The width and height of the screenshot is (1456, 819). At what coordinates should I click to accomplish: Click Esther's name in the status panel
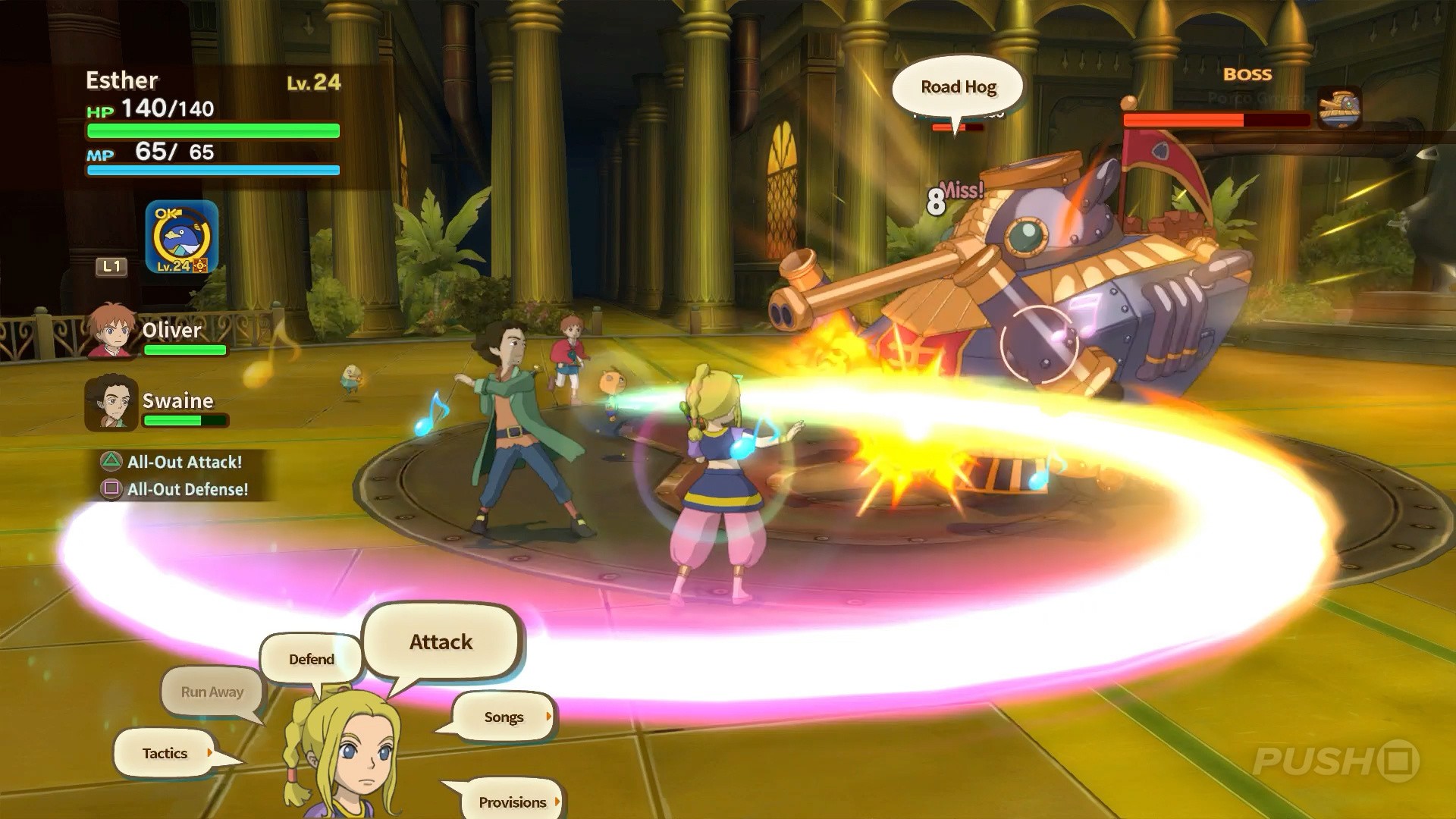[124, 80]
